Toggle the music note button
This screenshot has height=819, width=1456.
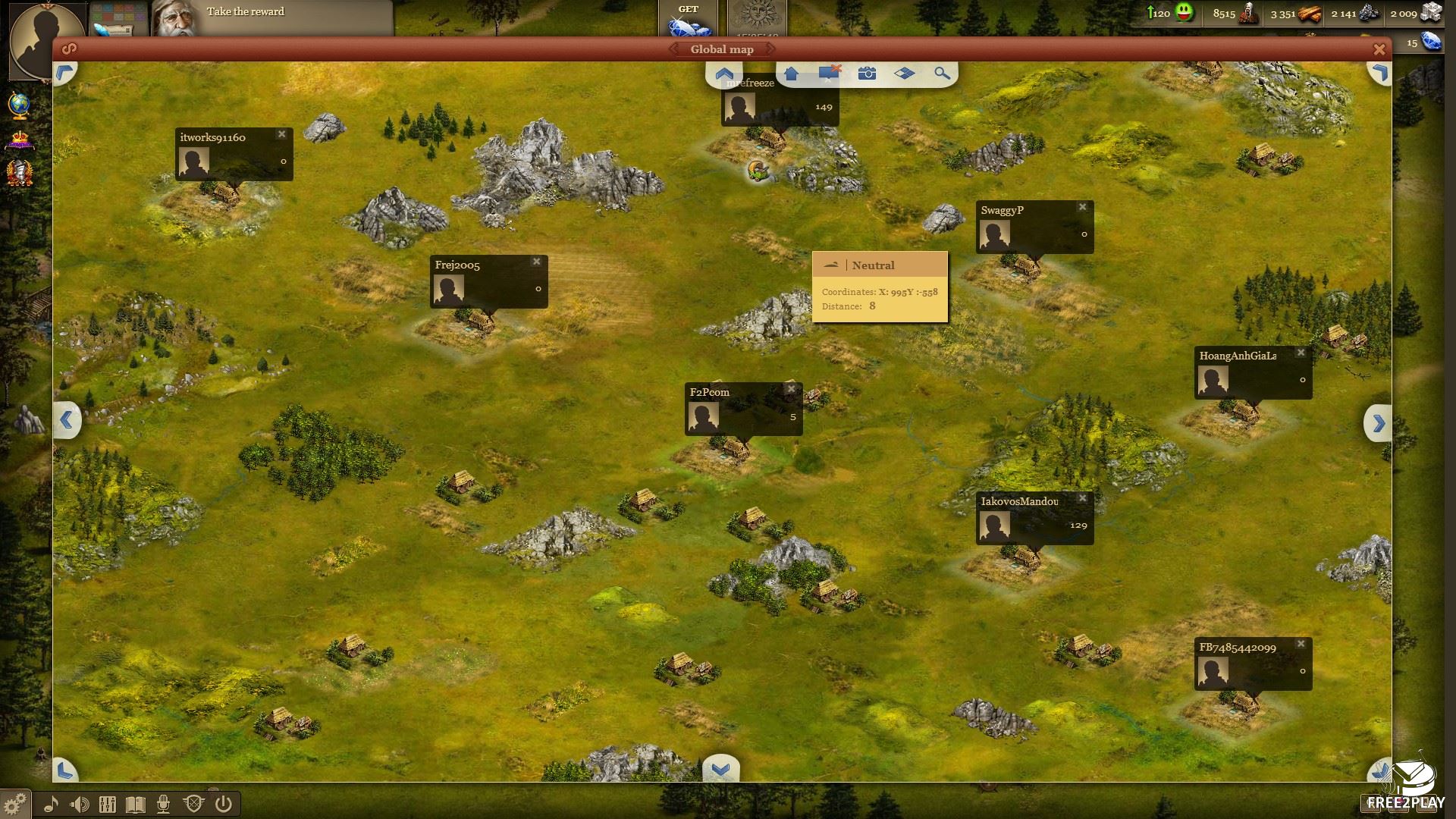(51, 804)
